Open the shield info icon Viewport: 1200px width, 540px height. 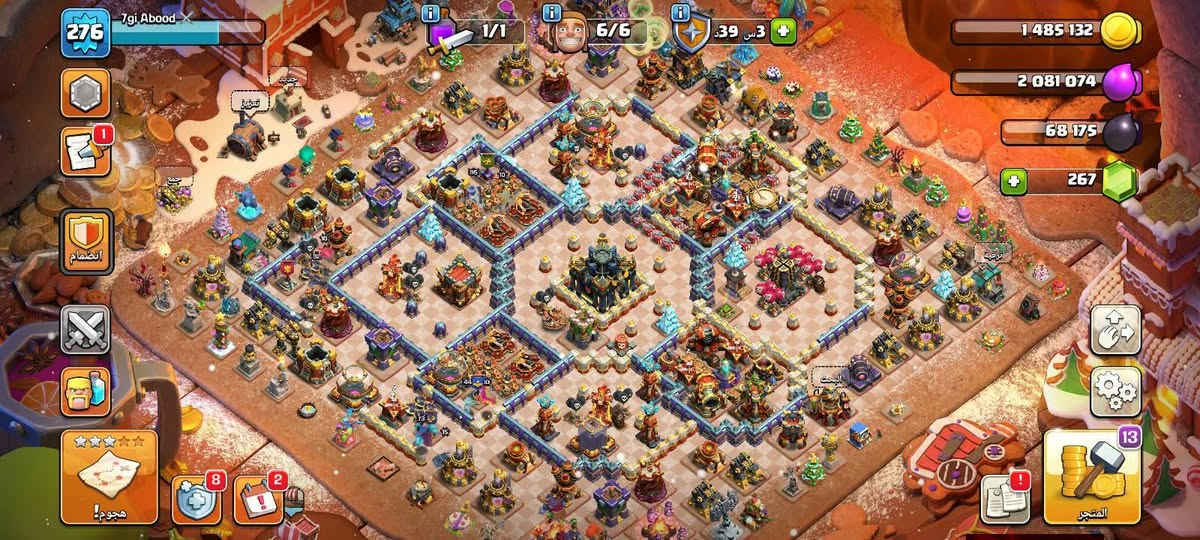coord(682,13)
